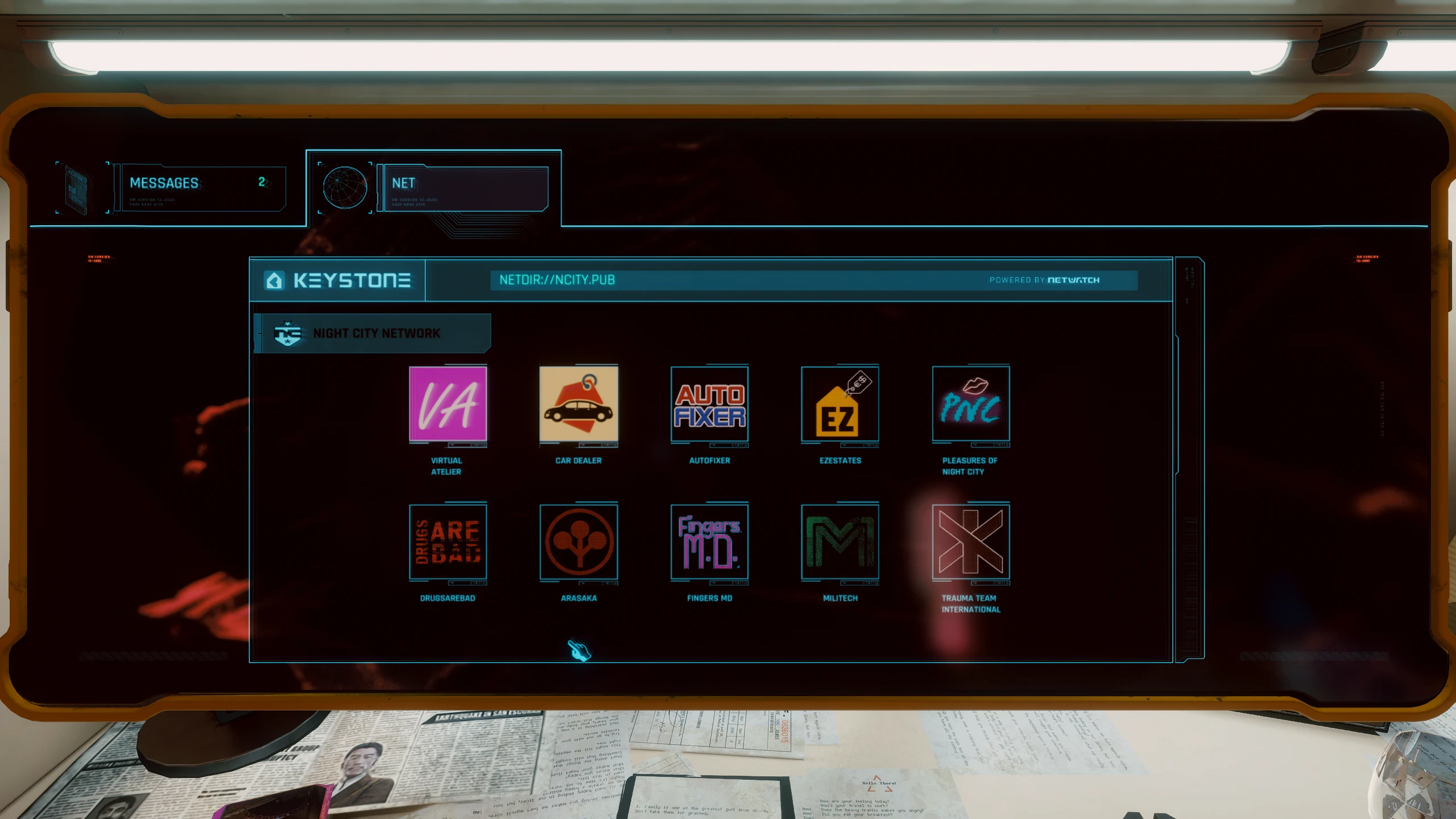Select the Arasaka corporate icon

point(578,543)
